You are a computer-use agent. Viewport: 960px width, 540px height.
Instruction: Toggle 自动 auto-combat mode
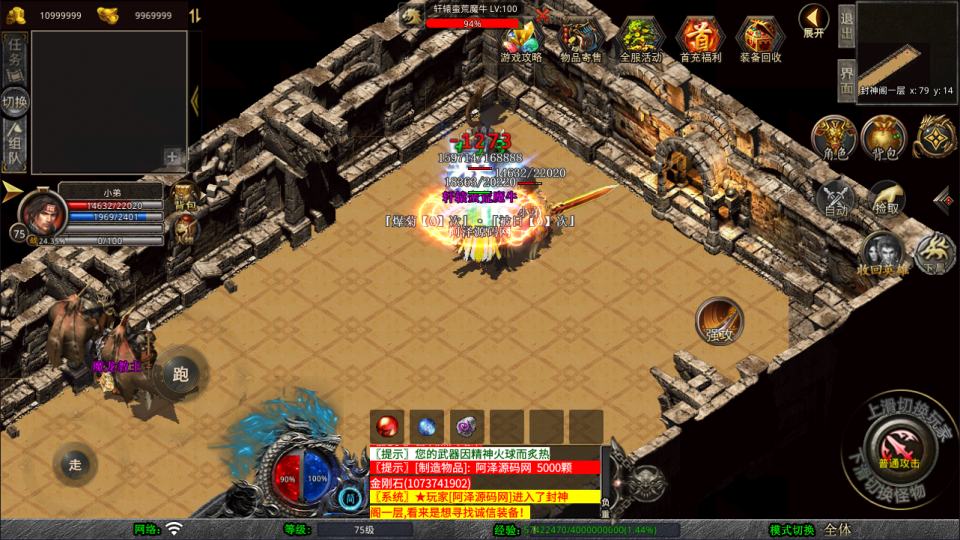[x=836, y=198]
